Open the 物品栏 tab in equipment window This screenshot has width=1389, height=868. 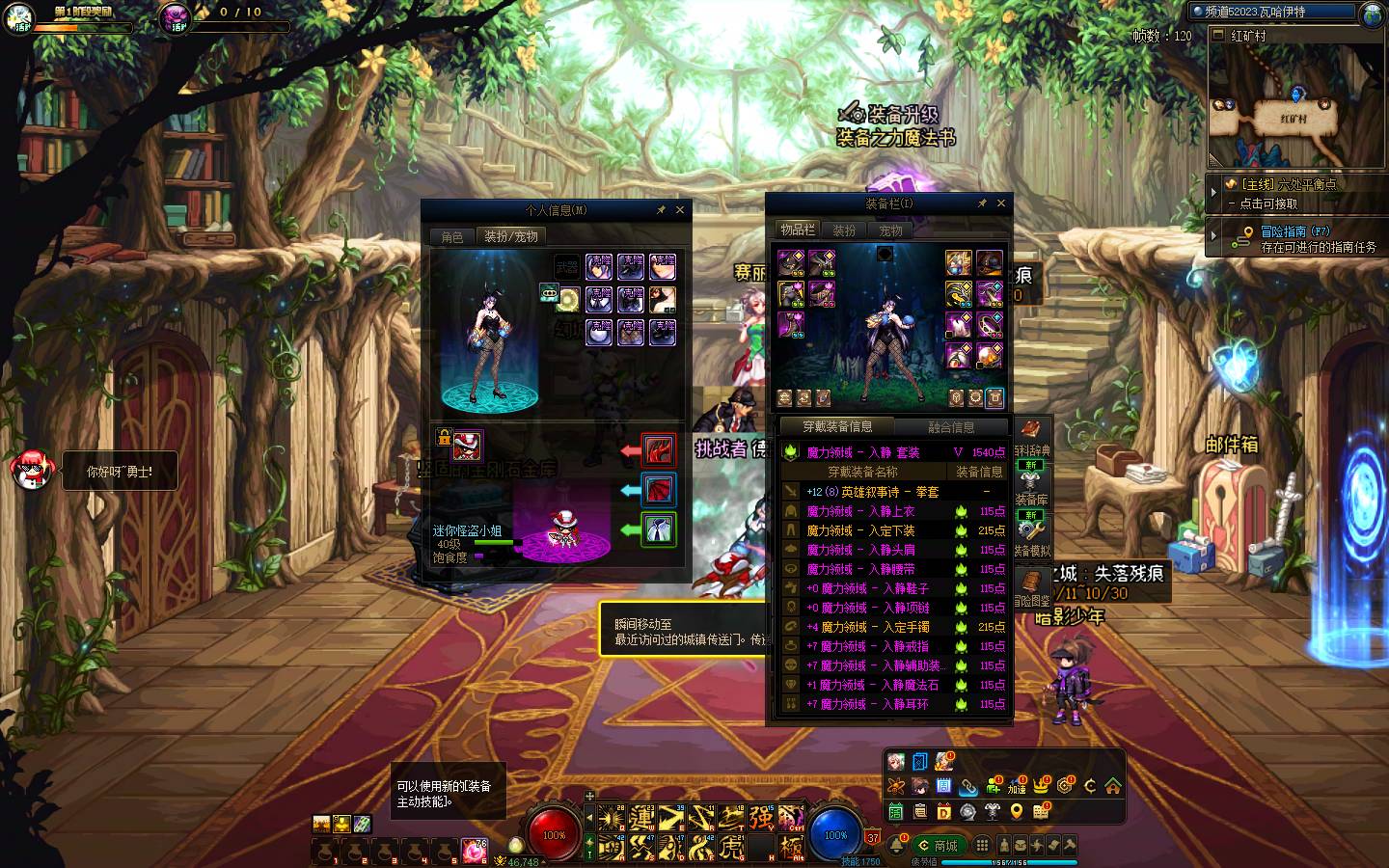point(798,231)
